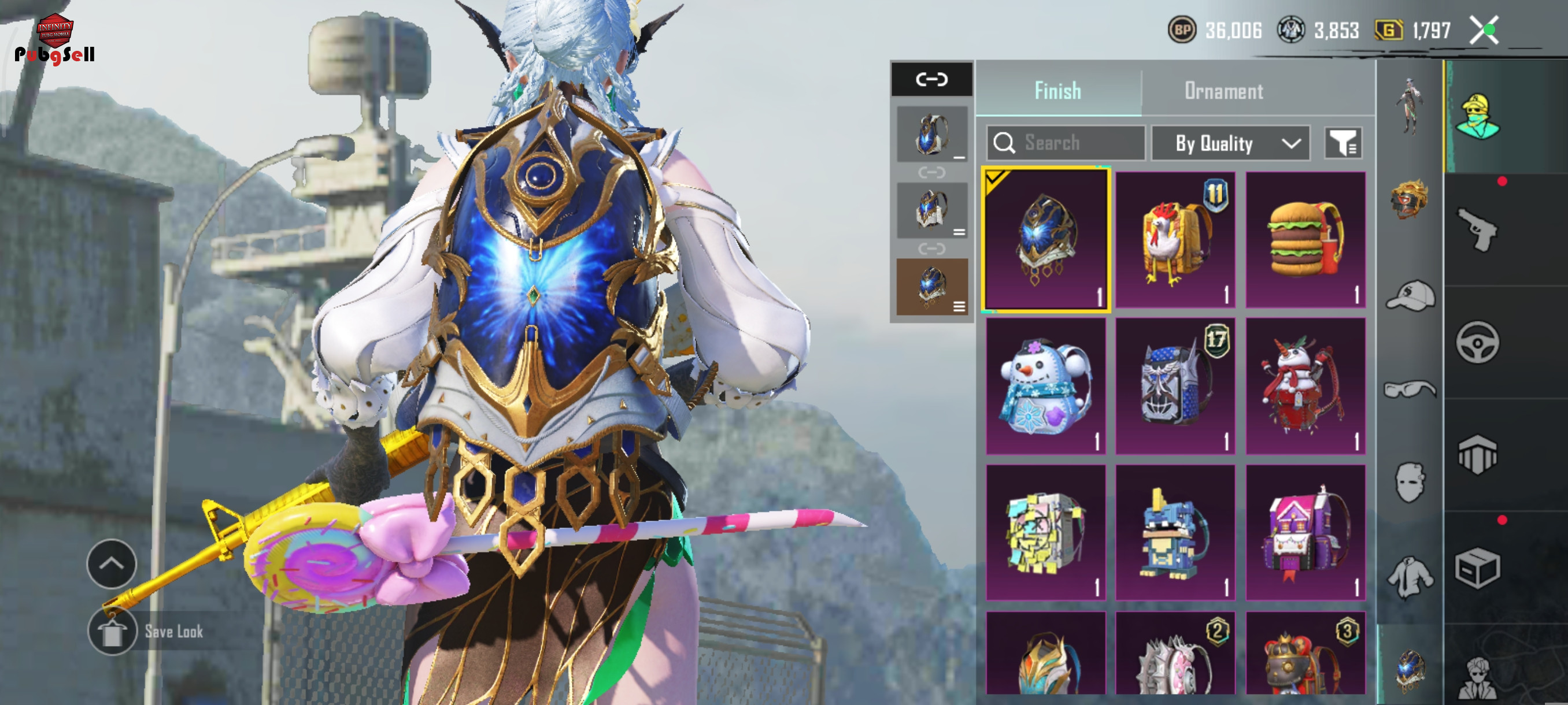The image size is (1568, 705).
Task: Open the jacket clothing category
Action: pos(1410,576)
